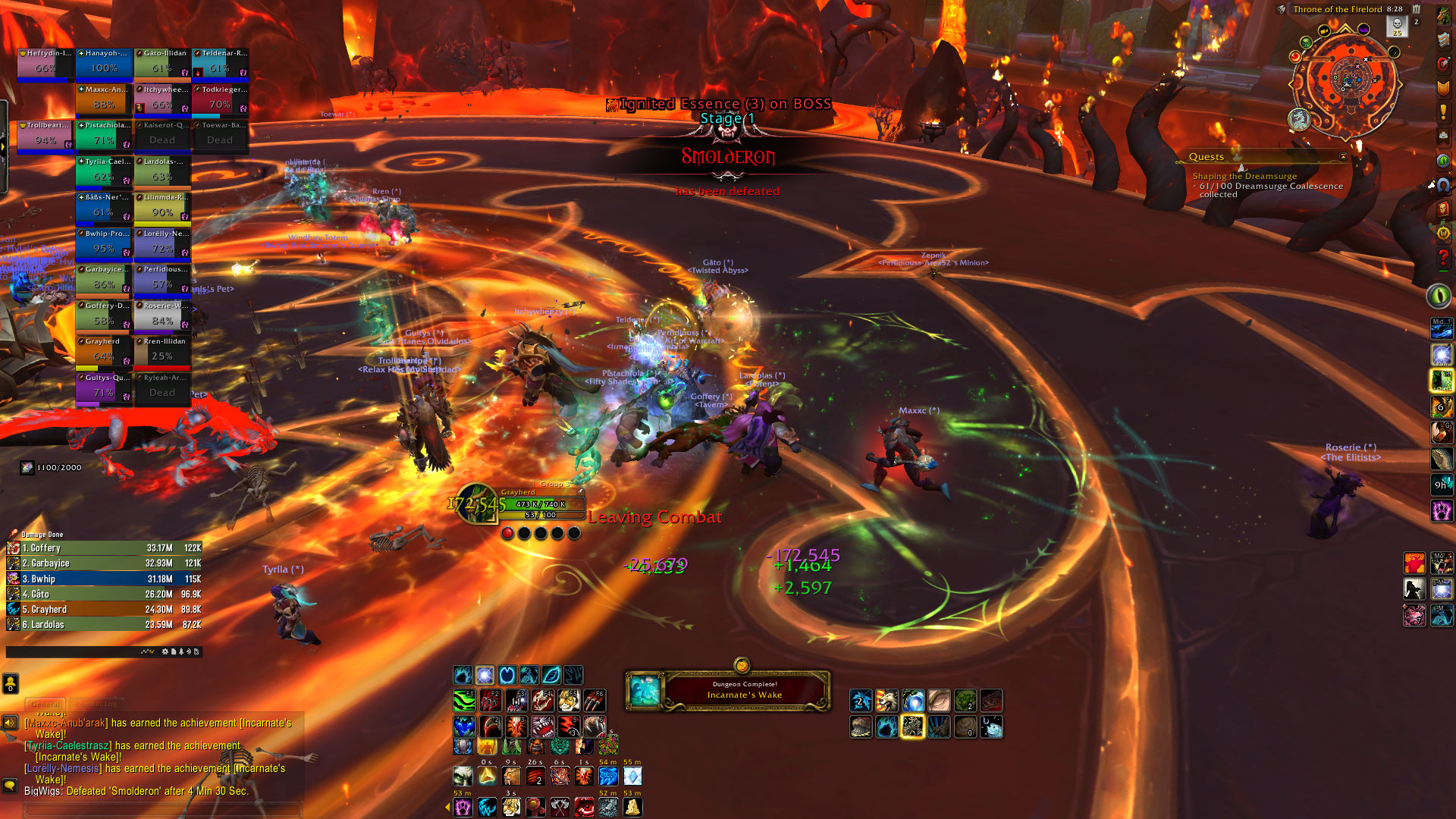Open the Throne of the Firelord zone map
Screen dimensions: 1456x819
point(1337,9)
